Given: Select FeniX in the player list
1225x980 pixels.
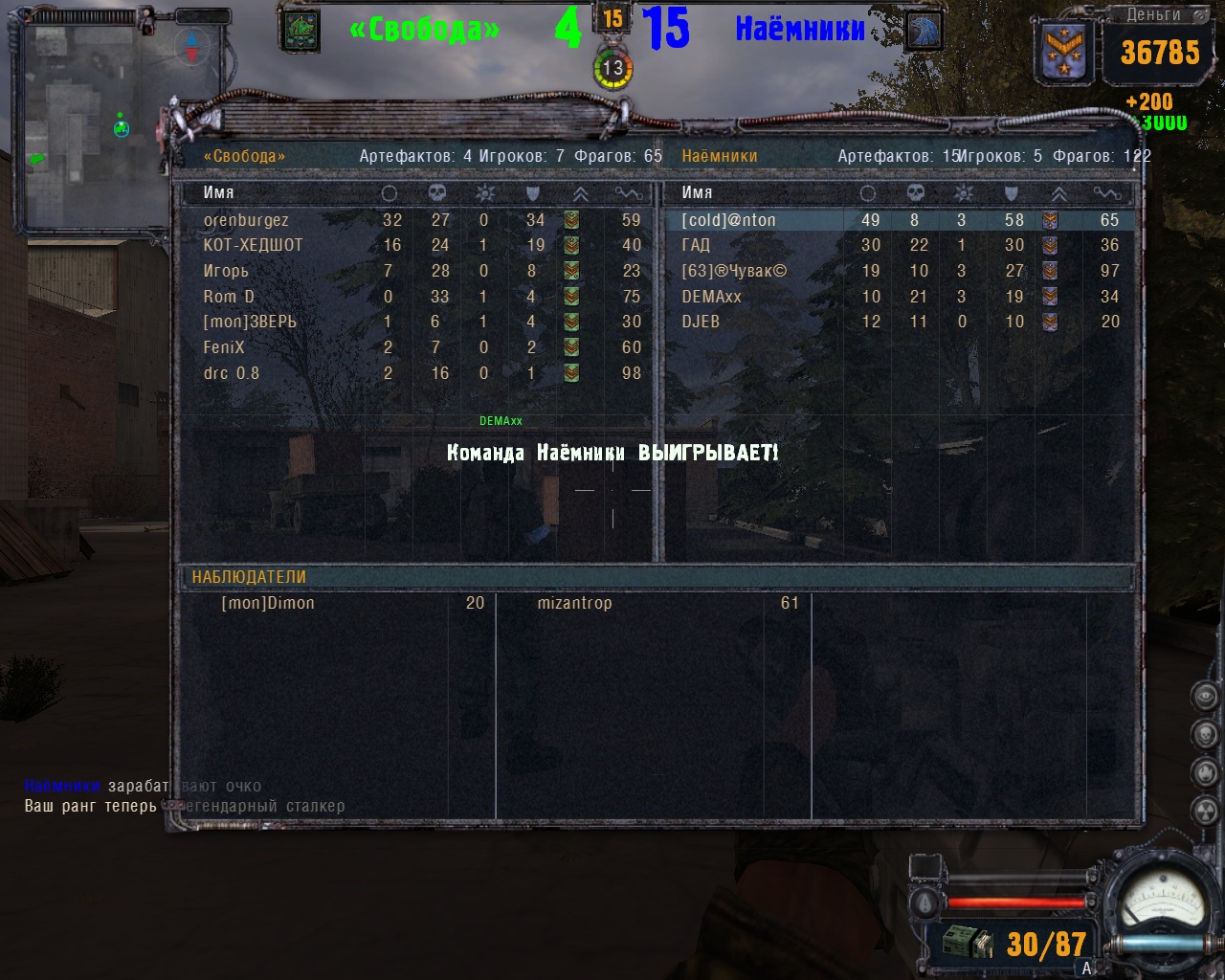Looking at the screenshot, I should (224, 347).
